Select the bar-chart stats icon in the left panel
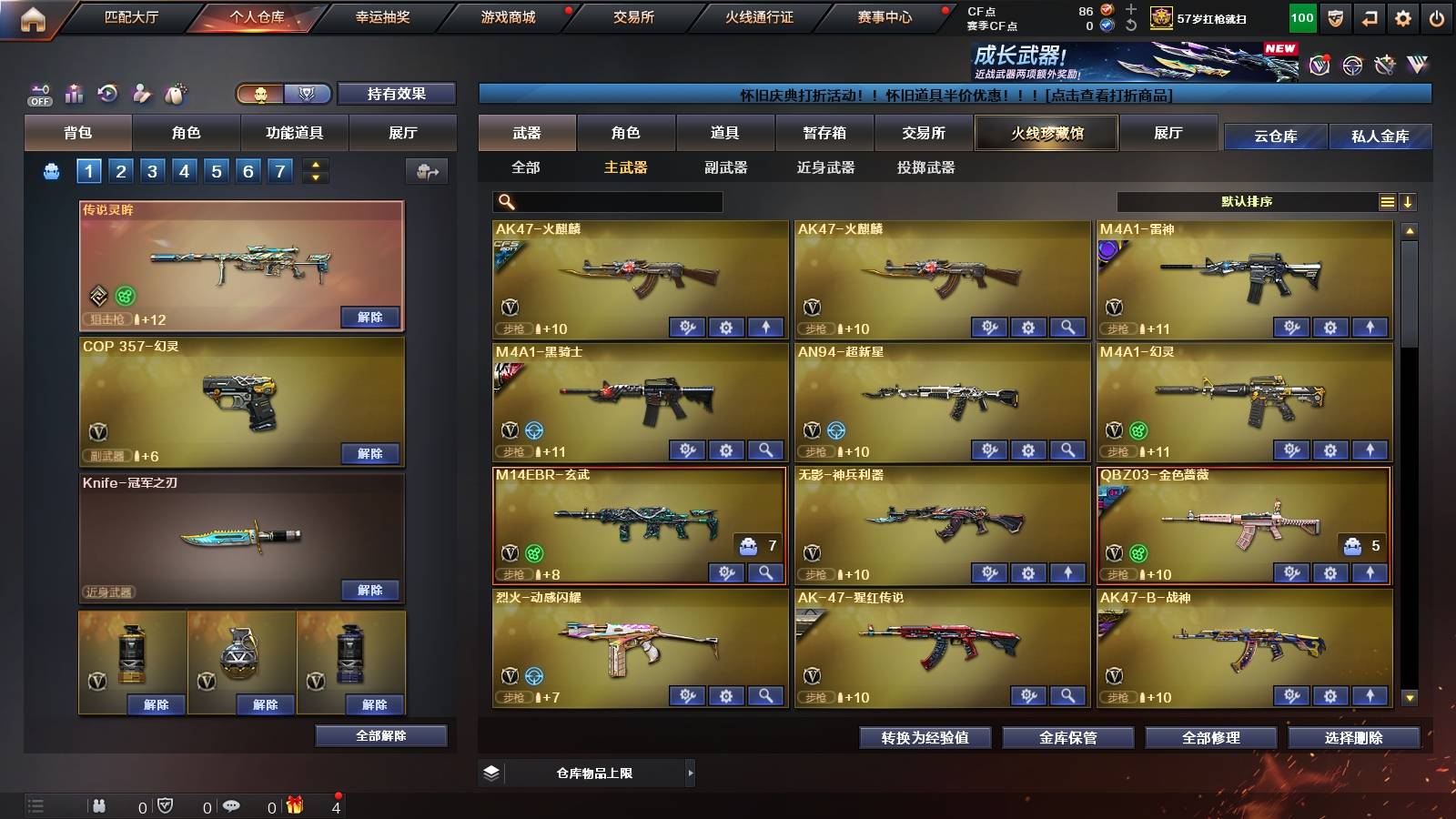 73,94
